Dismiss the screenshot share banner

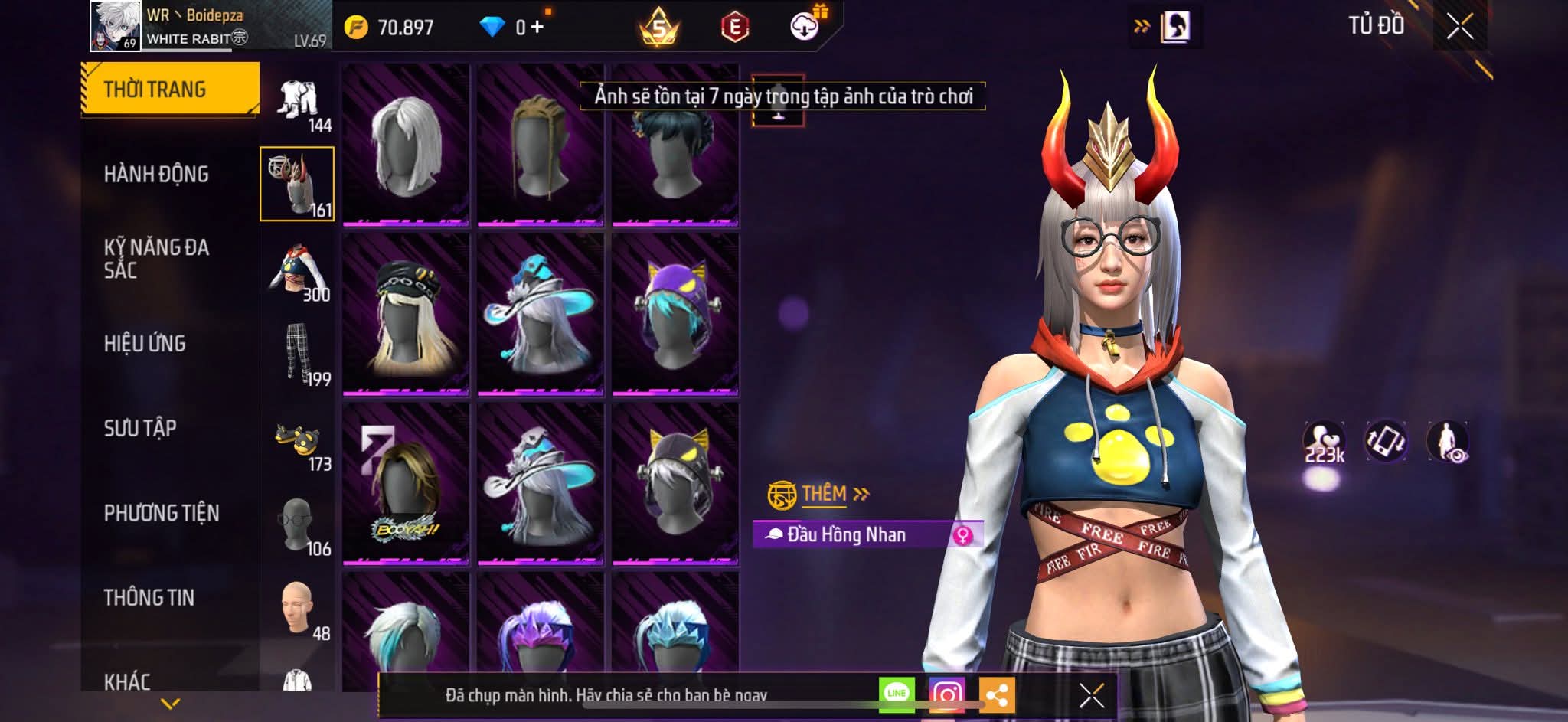coord(1091,695)
